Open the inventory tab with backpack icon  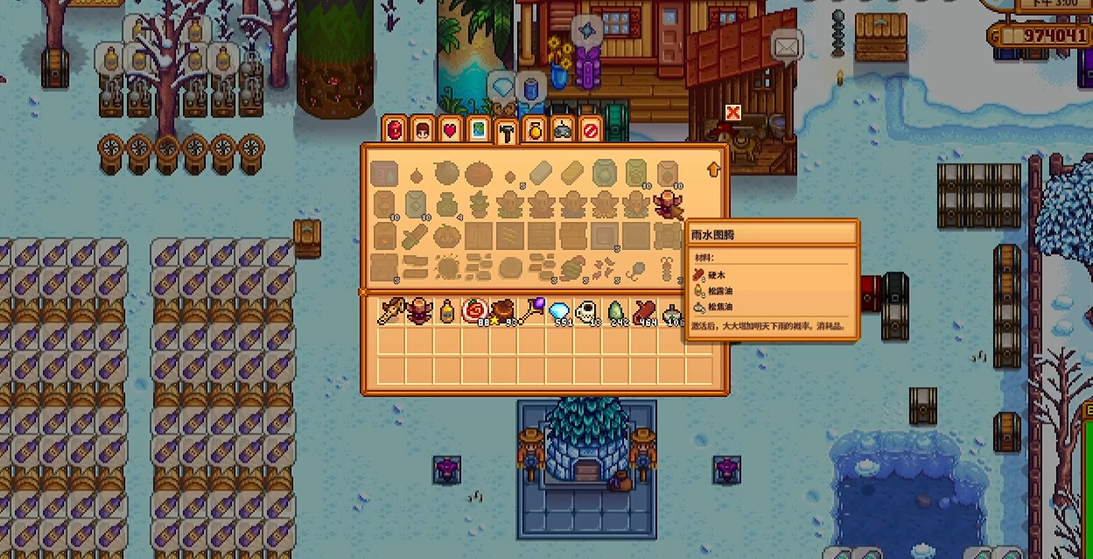point(395,129)
